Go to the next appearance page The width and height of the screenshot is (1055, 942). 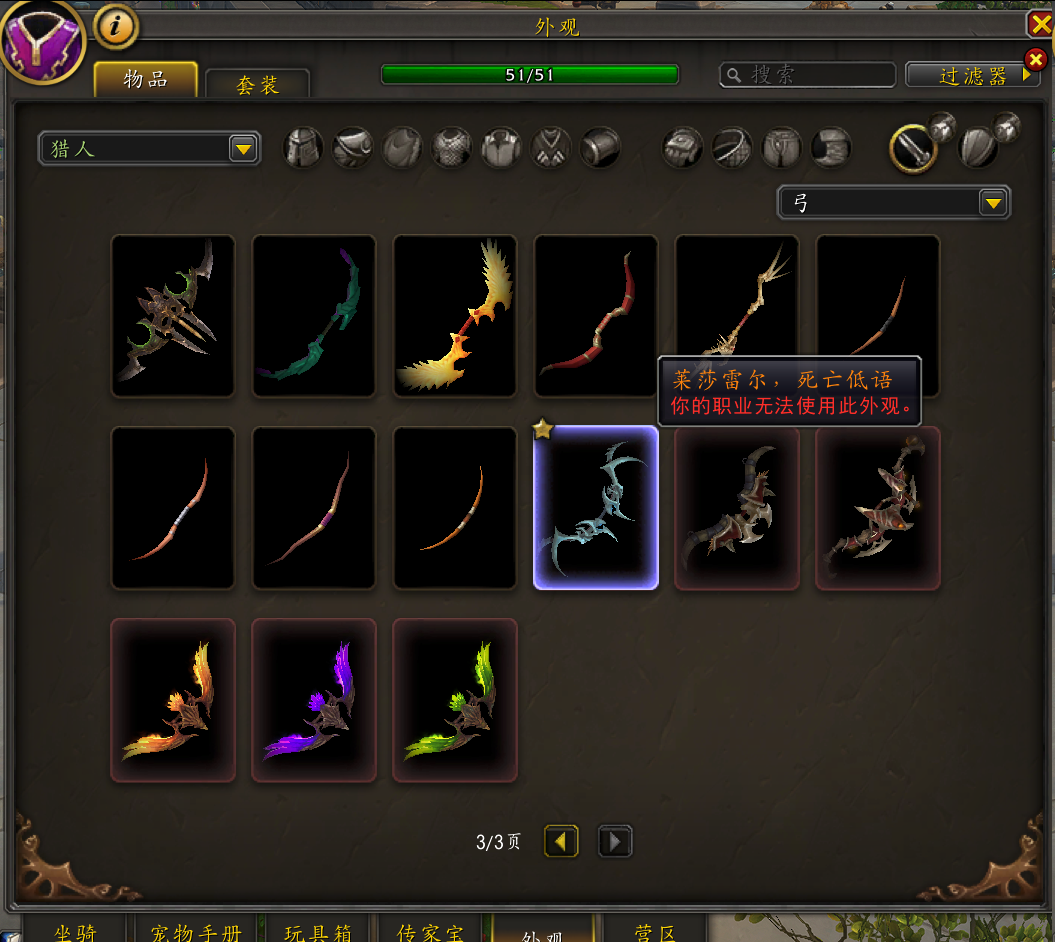click(x=614, y=842)
